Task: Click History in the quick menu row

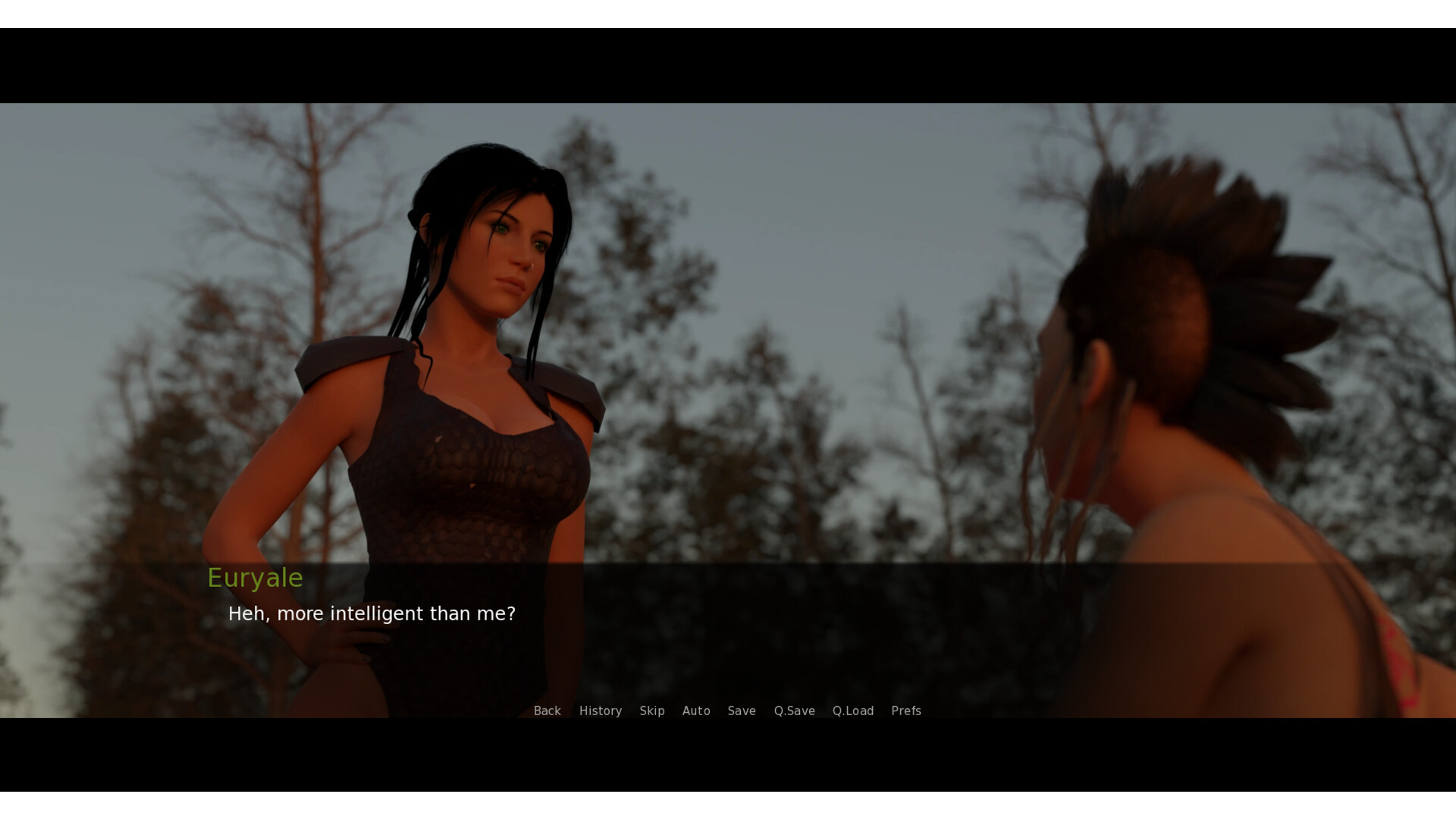Action: point(600,711)
